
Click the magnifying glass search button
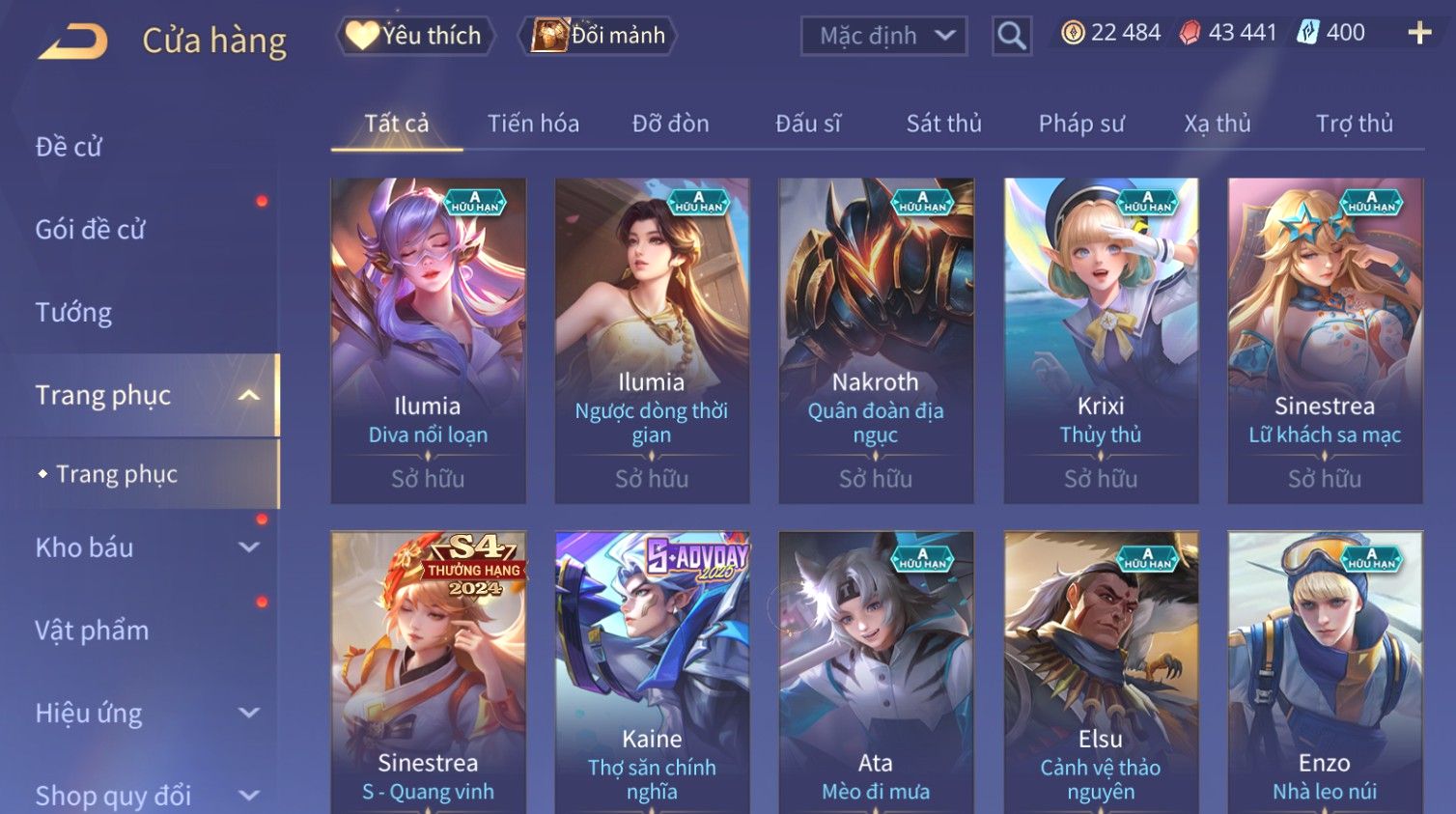pyautogui.click(x=1012, y=36)
